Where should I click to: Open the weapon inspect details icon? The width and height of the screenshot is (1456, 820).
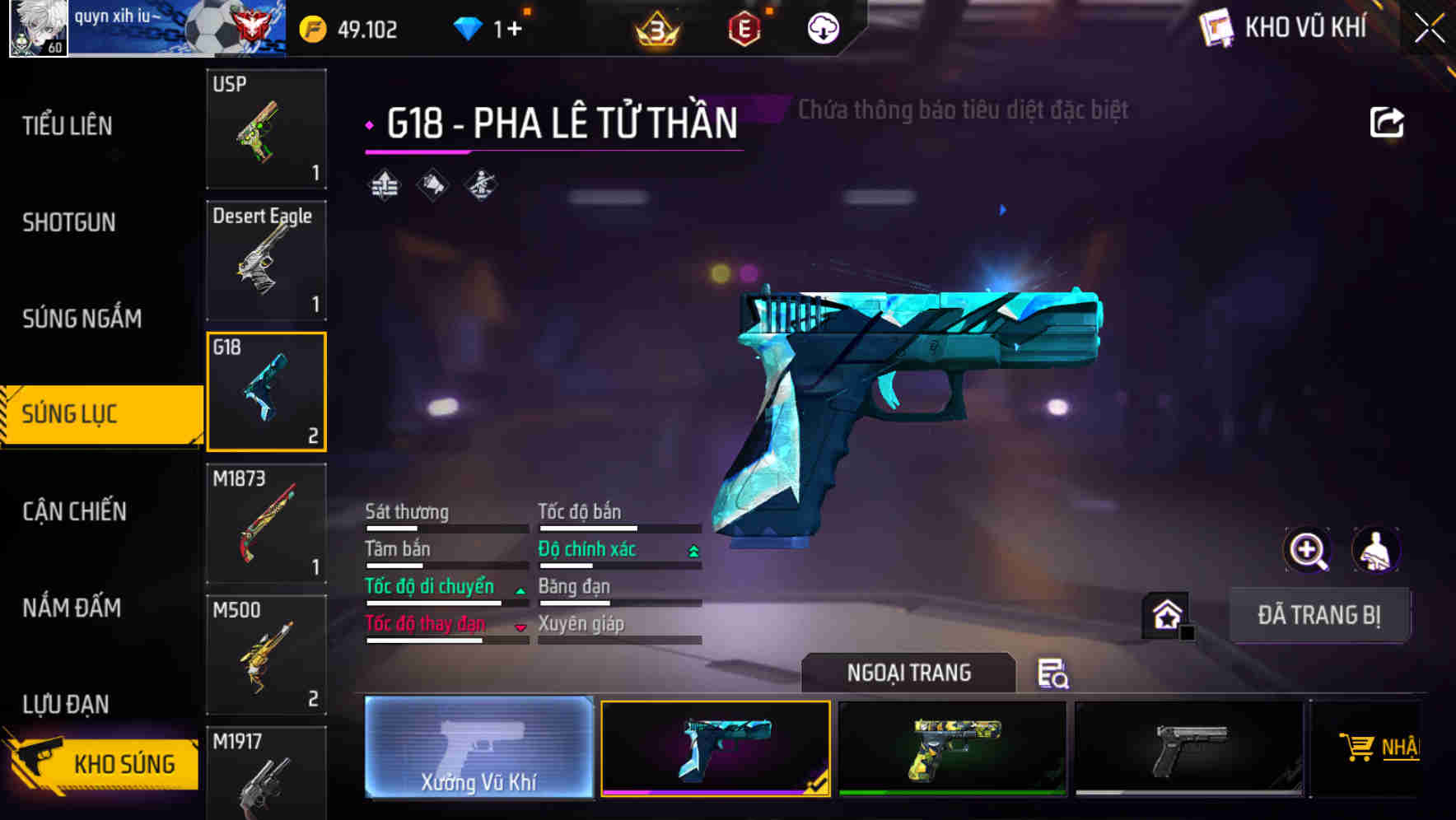[x=1055, y=674]
